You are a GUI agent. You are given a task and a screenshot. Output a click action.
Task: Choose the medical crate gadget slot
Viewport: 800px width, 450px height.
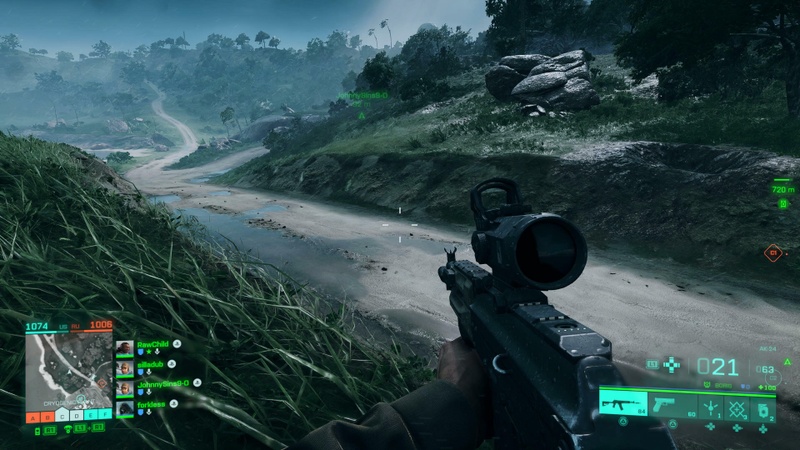coord(737,406)
